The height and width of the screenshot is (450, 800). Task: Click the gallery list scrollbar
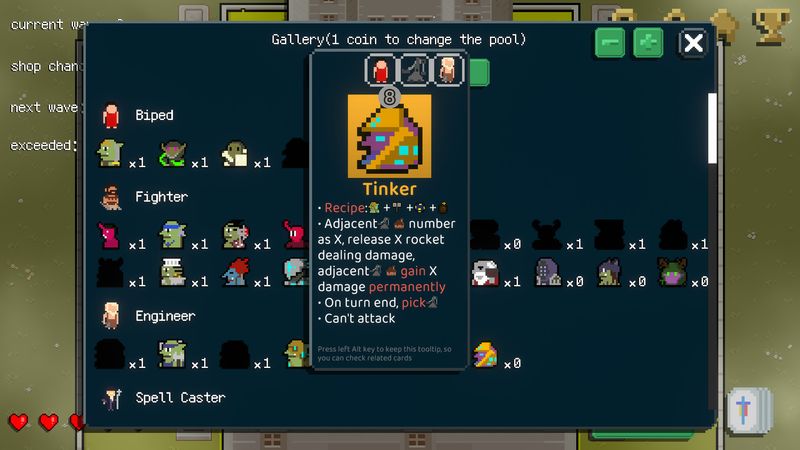point(712,128)
